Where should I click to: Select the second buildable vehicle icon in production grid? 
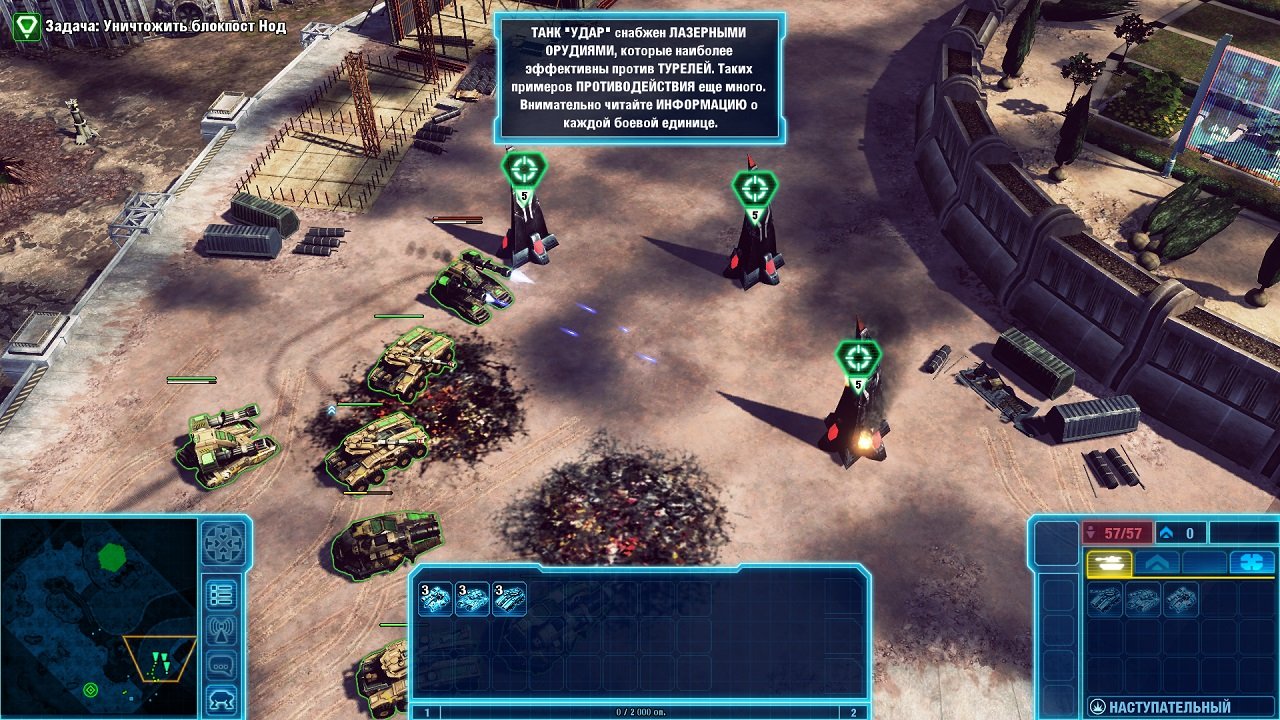point(1143,599)
